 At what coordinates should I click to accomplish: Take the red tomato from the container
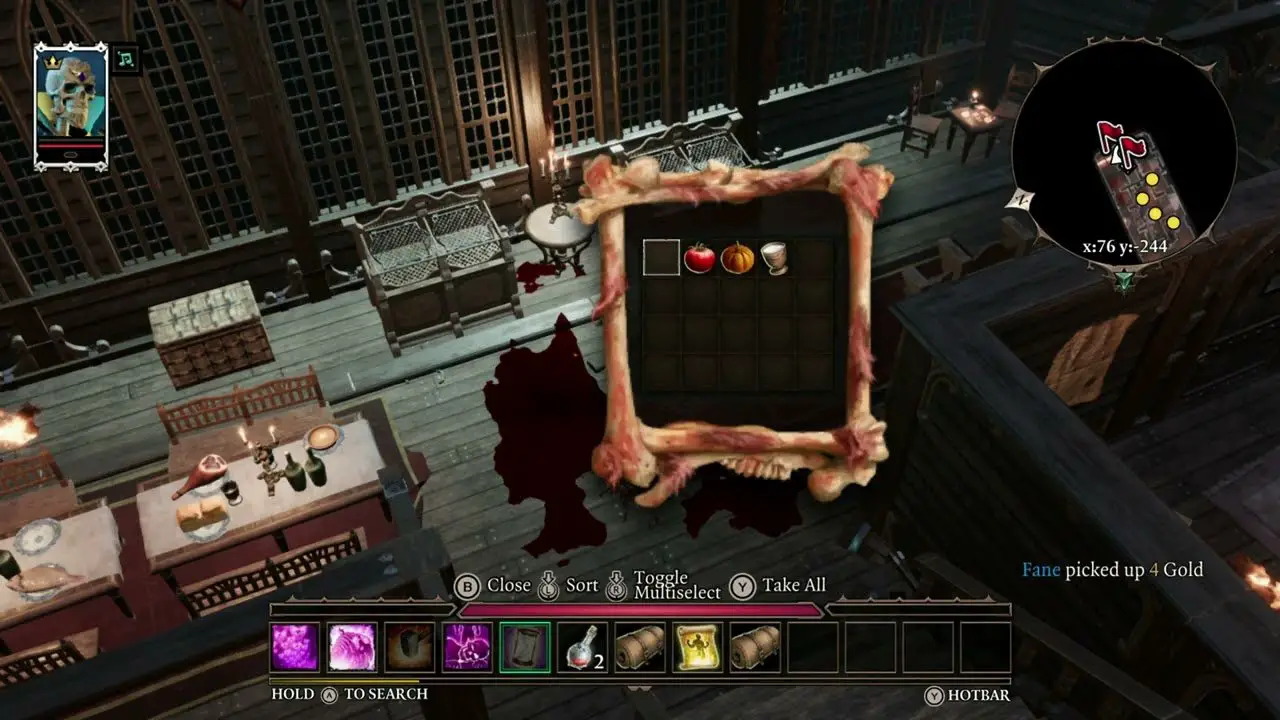pos(699,258)
